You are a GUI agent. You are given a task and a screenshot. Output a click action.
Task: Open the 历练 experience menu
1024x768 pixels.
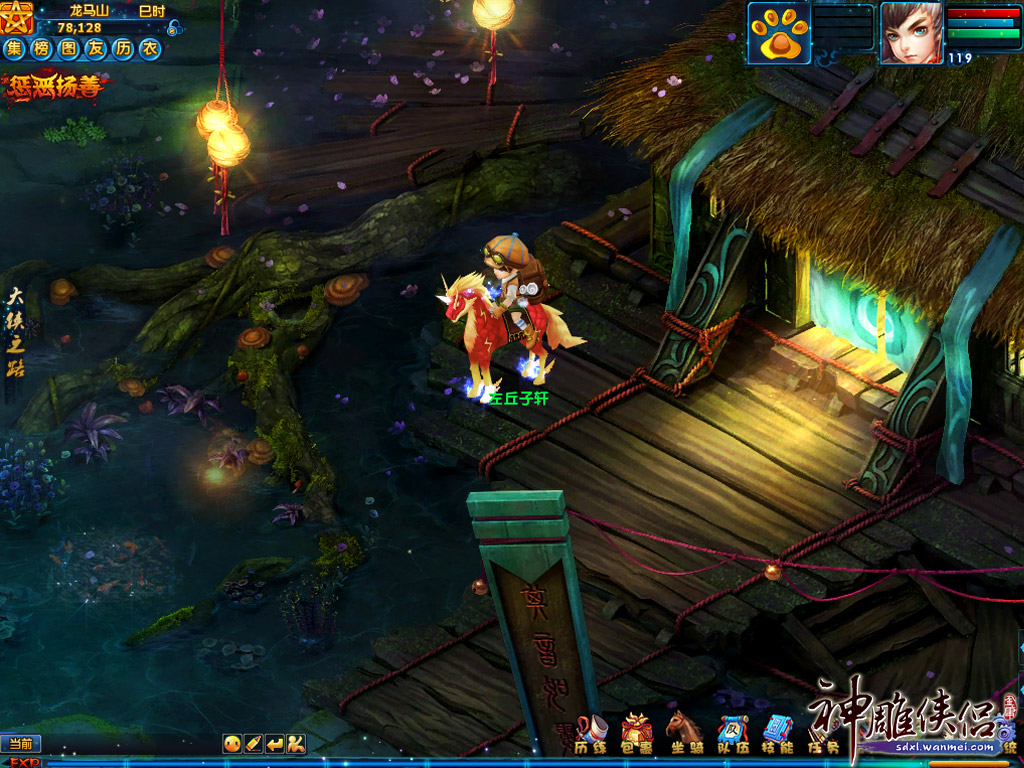[x=590, y=732]
